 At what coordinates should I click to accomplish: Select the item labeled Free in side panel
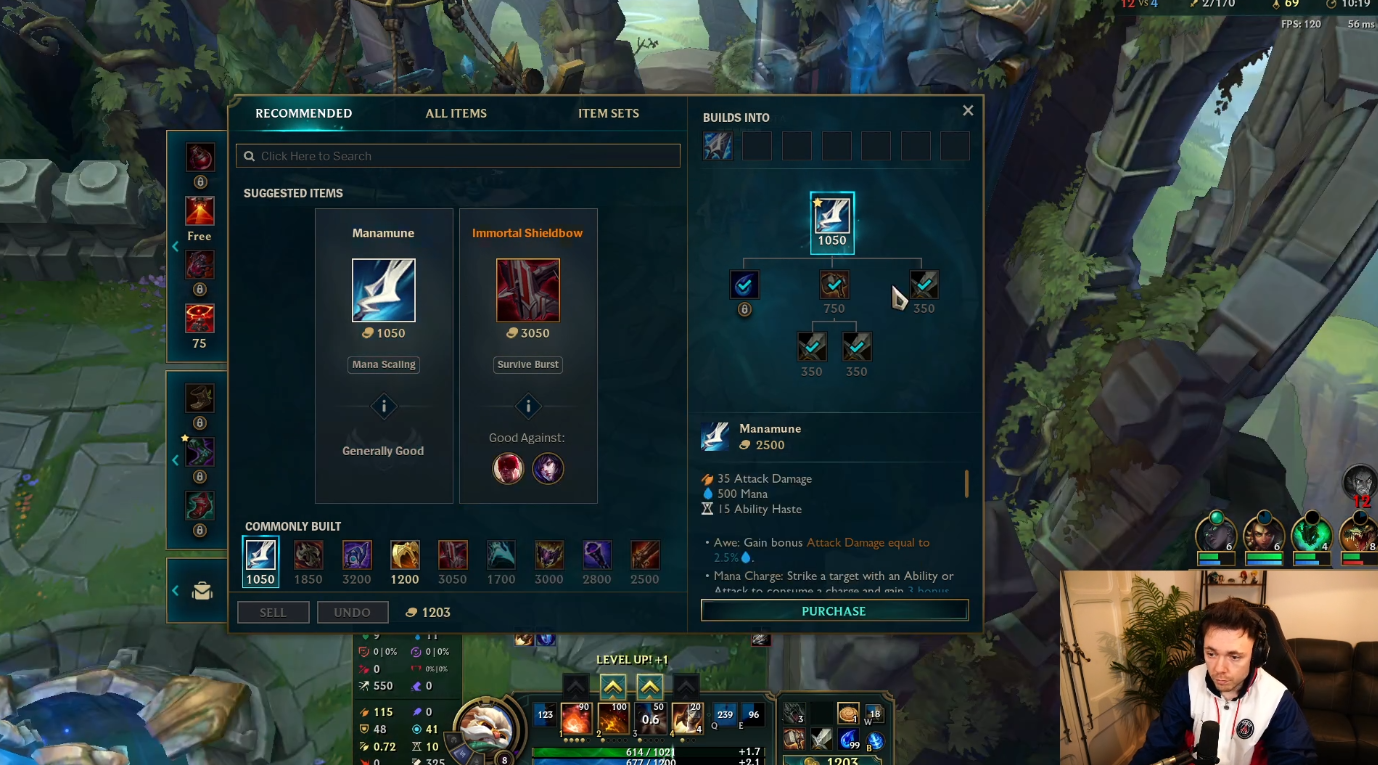click(x=199, y=211)
